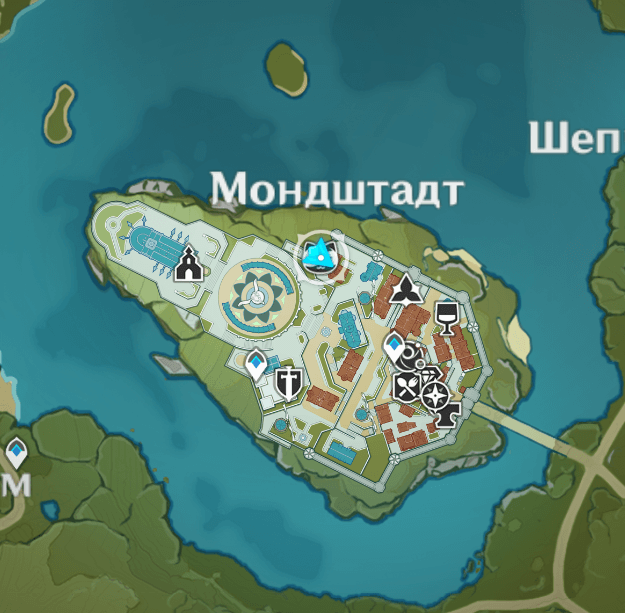Viewport: 625px width, 613px height.
Task: Select the cathedral church map marker
Action: click(x=188, y=265)
